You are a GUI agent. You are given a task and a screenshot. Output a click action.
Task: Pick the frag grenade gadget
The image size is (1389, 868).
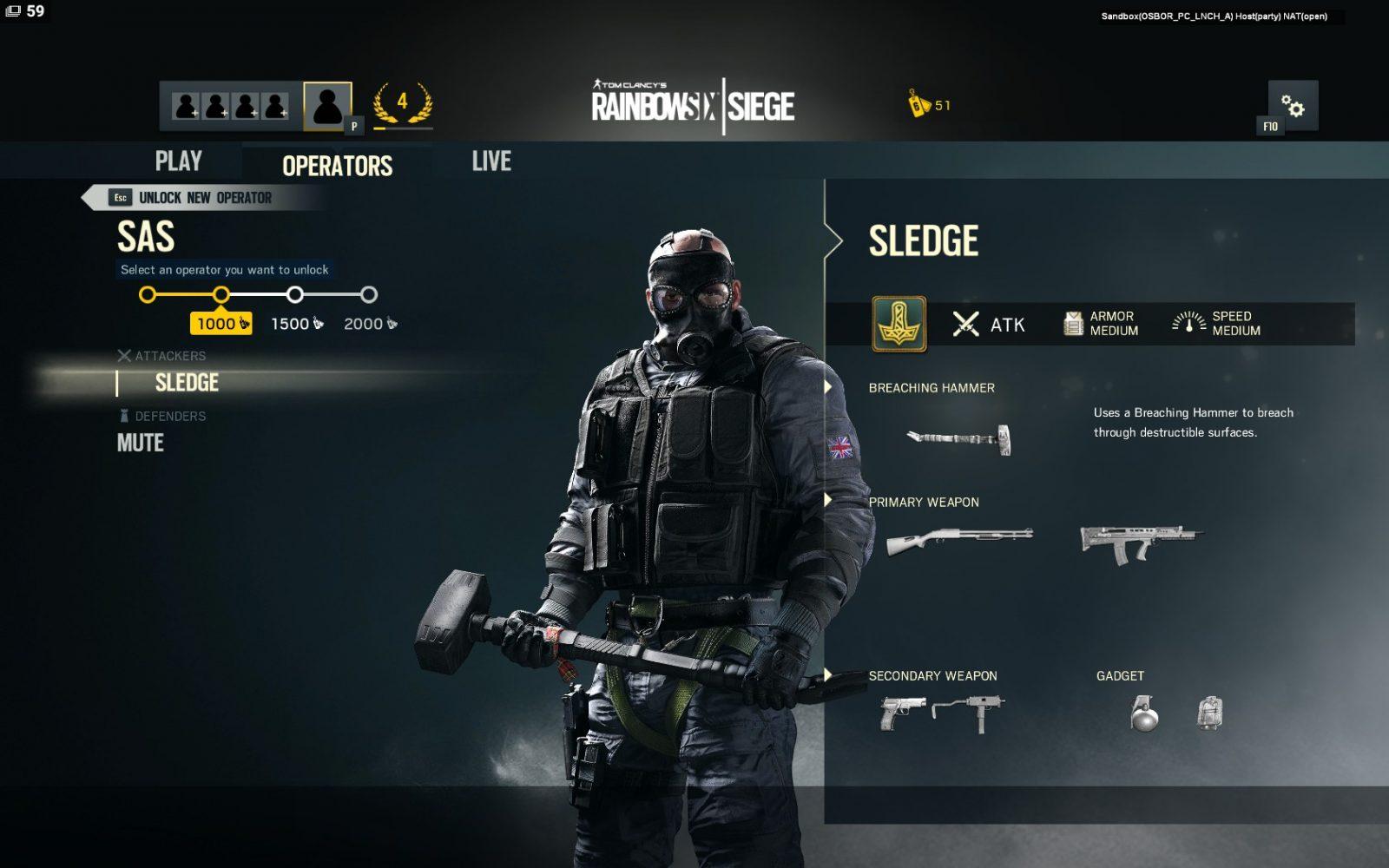click(1144, 714)
